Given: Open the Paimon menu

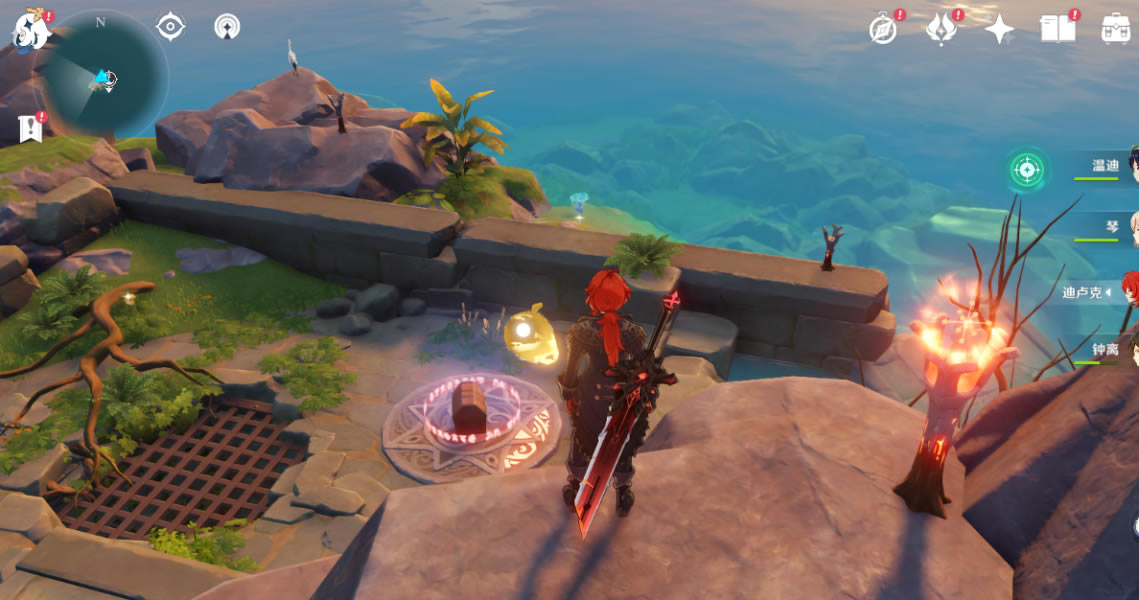Looking at the screenshot, I should pyautogui.click(x=30, y=30).
